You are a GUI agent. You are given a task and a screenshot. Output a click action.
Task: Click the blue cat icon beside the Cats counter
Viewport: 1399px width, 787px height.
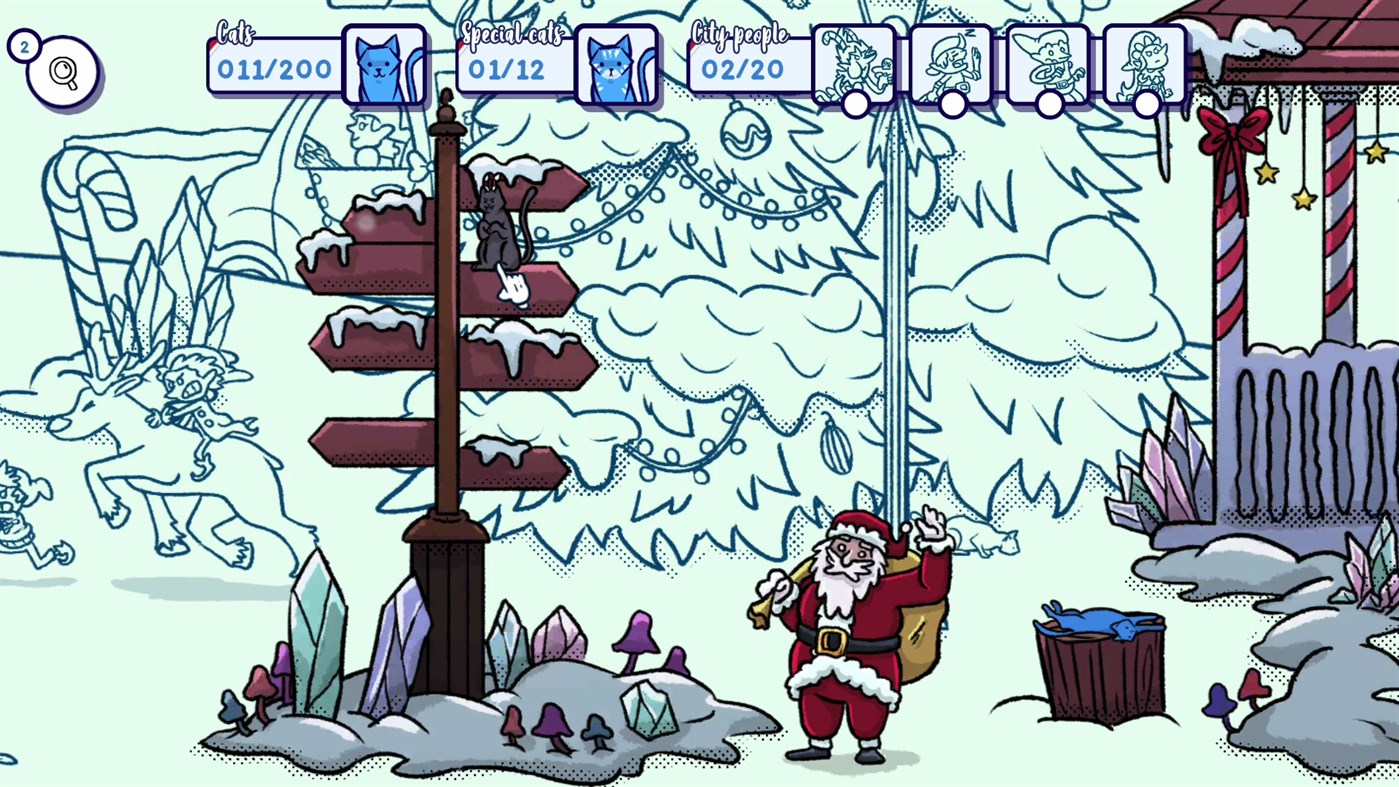[384, 64]
